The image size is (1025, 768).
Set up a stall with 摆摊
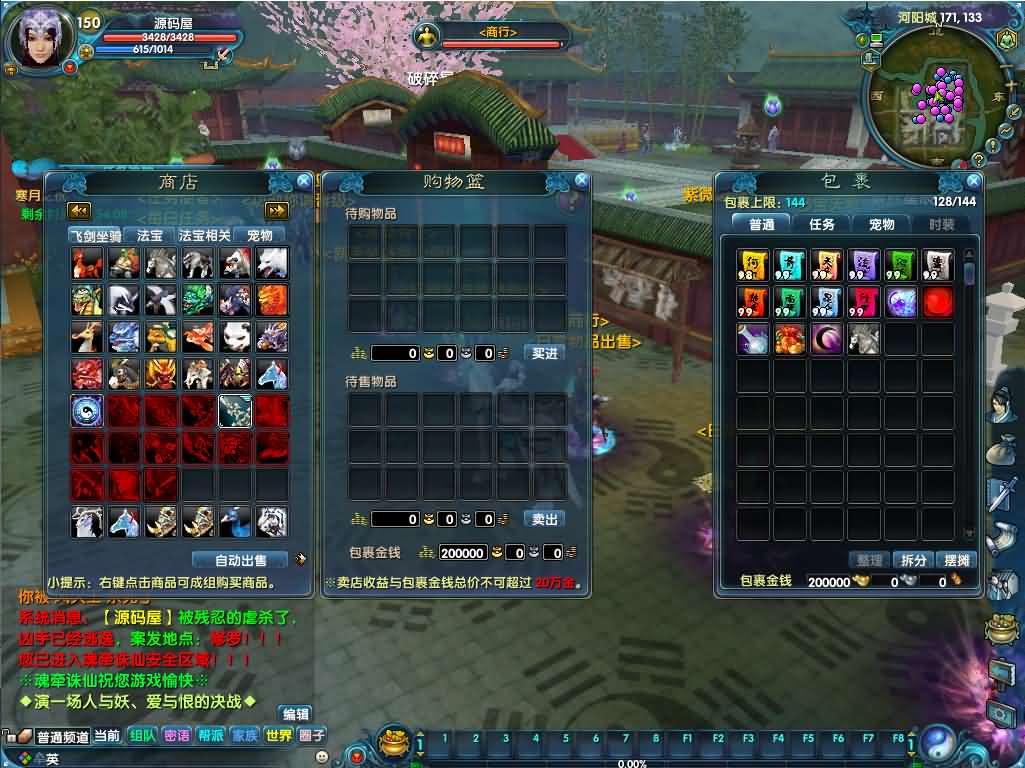pyautogui.click(x=956, y=560)
